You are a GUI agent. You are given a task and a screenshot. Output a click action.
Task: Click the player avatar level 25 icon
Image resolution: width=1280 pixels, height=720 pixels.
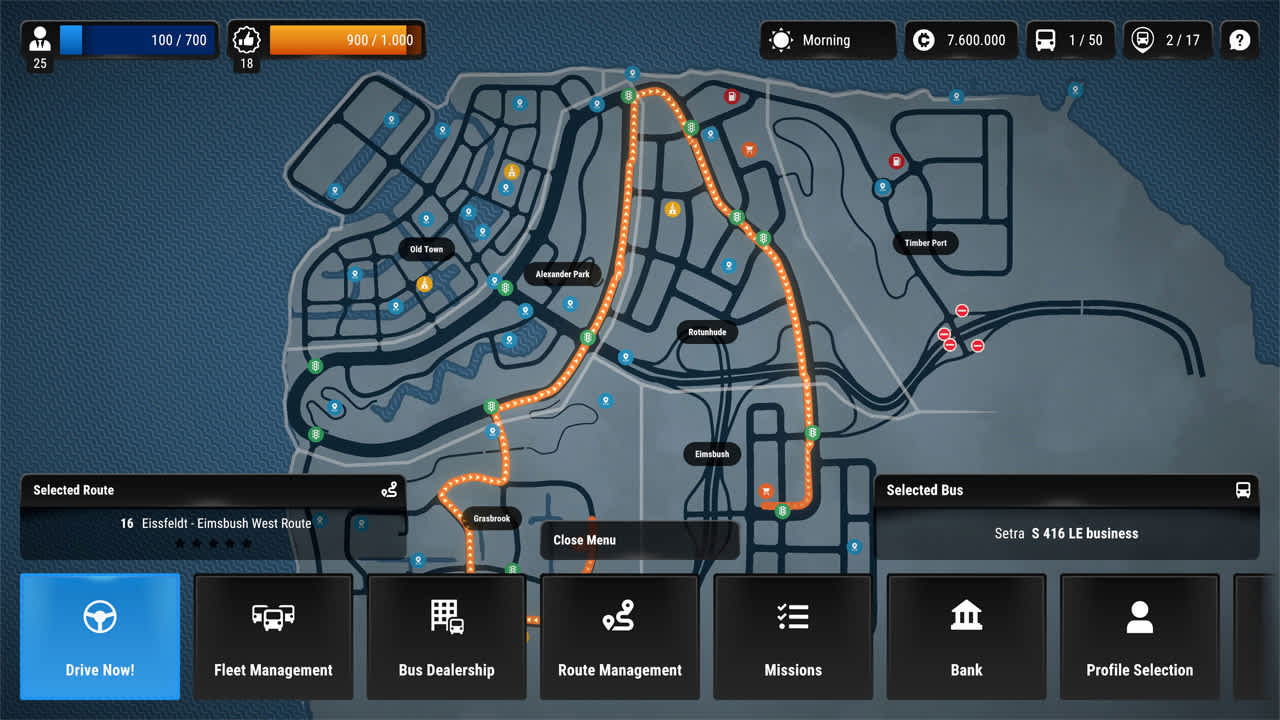click(40, 40)
